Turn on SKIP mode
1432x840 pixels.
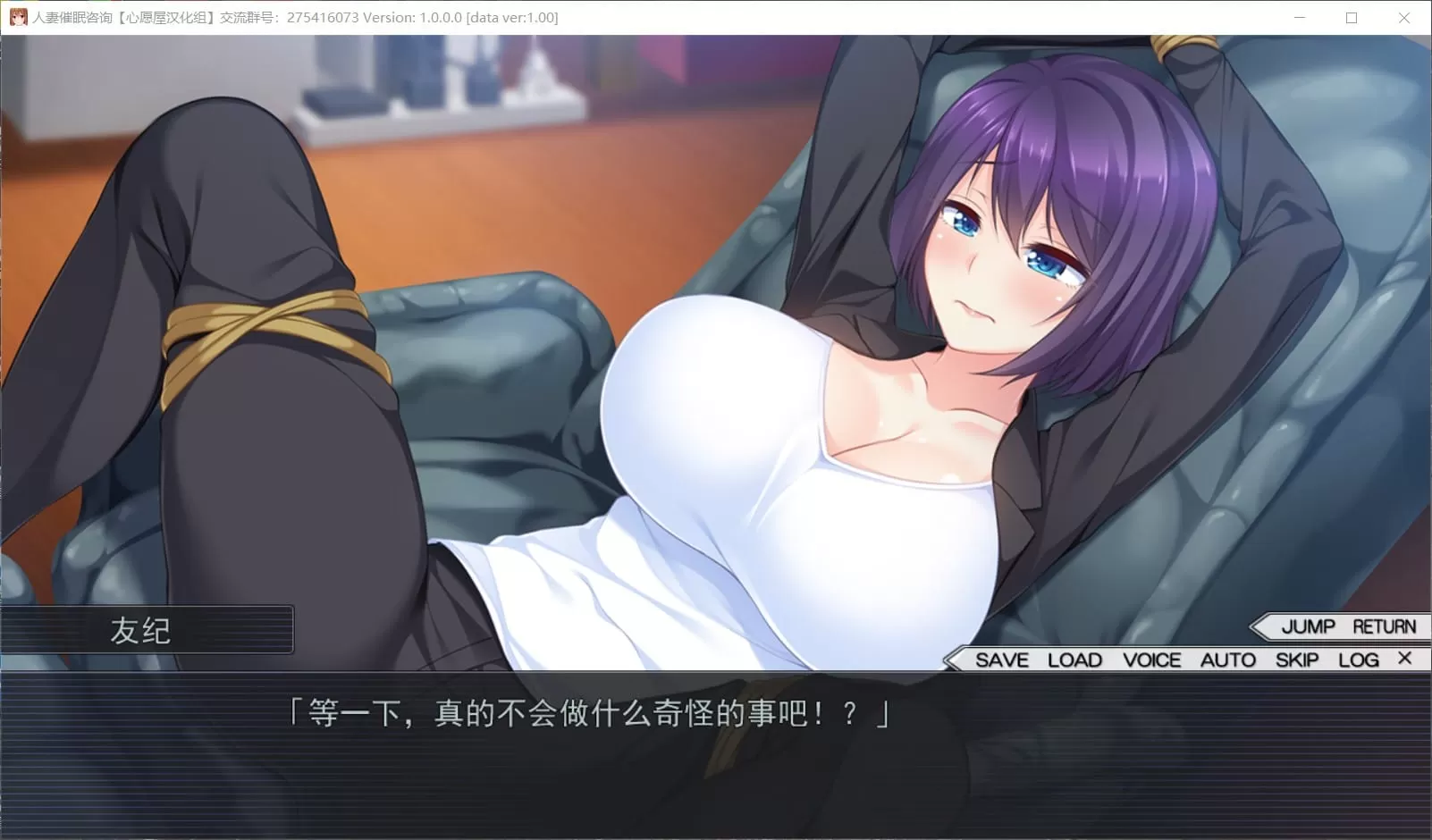(x=1296, y=659)
